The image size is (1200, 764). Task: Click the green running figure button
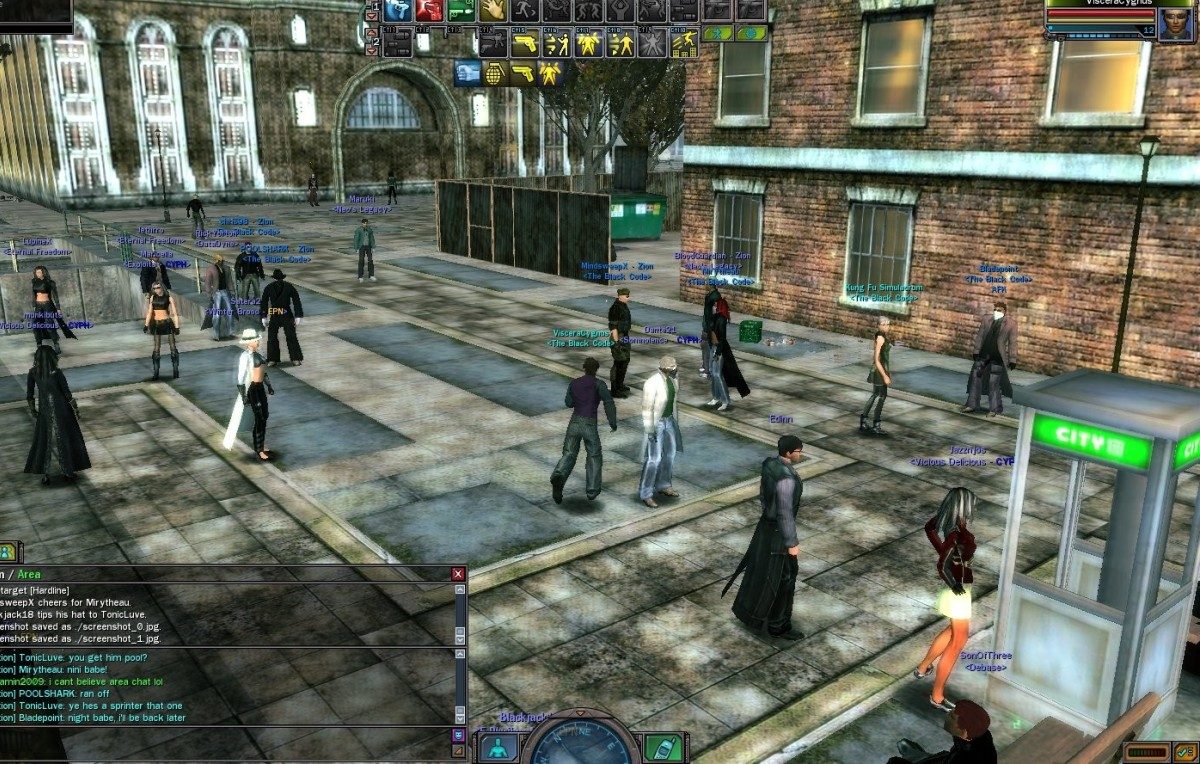point(717,33)
